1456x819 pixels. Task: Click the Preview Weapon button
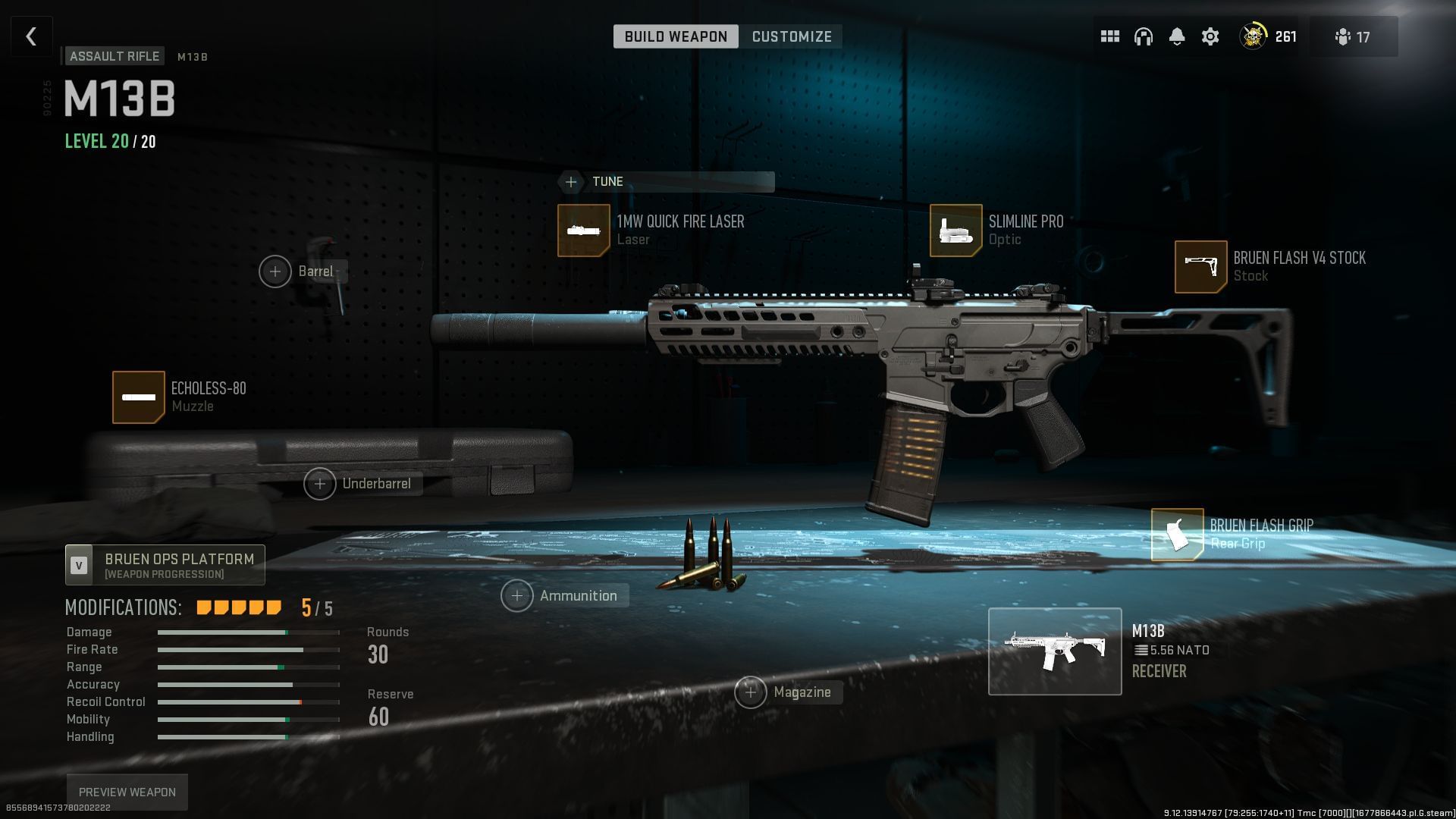pos(127,791)
